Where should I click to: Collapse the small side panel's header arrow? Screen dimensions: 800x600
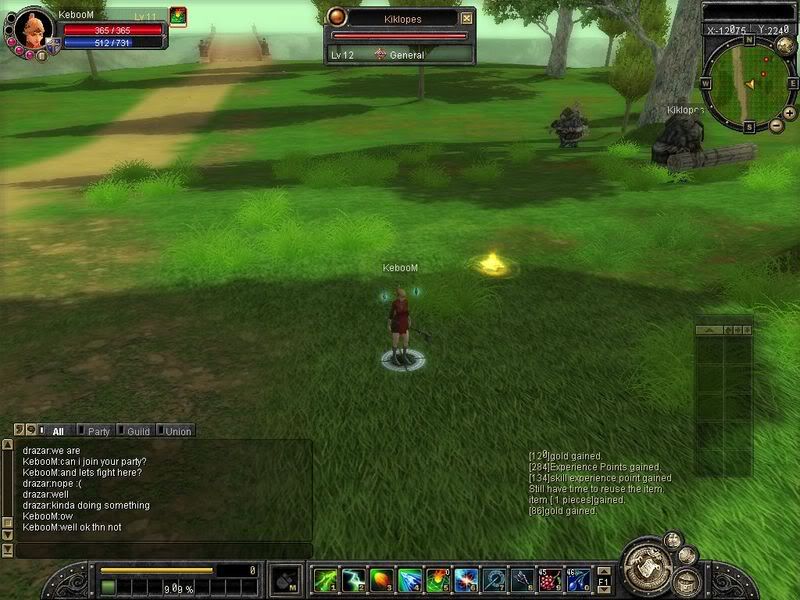(x=709, y=329)
